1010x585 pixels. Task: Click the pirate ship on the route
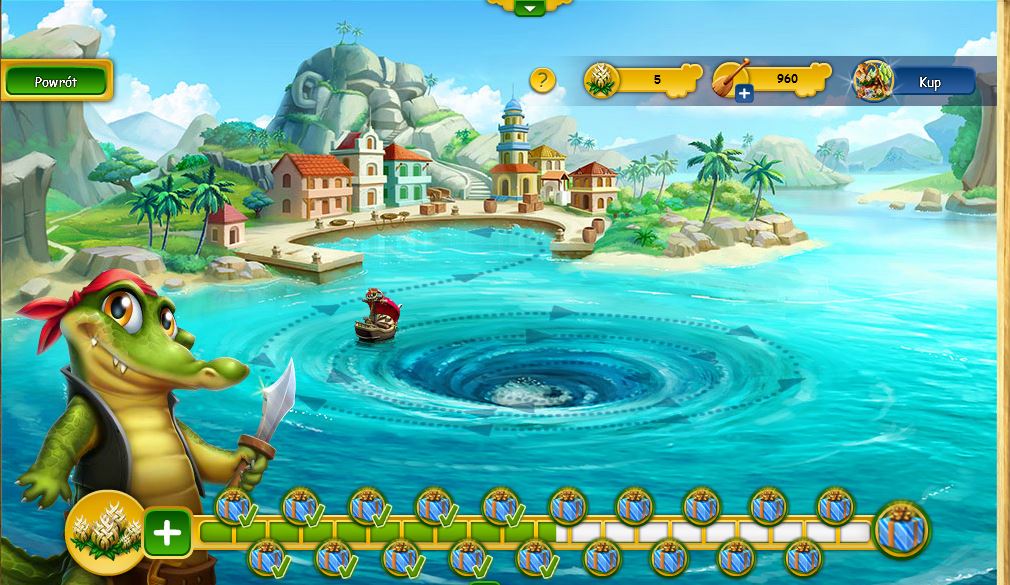tap(376, 316)
